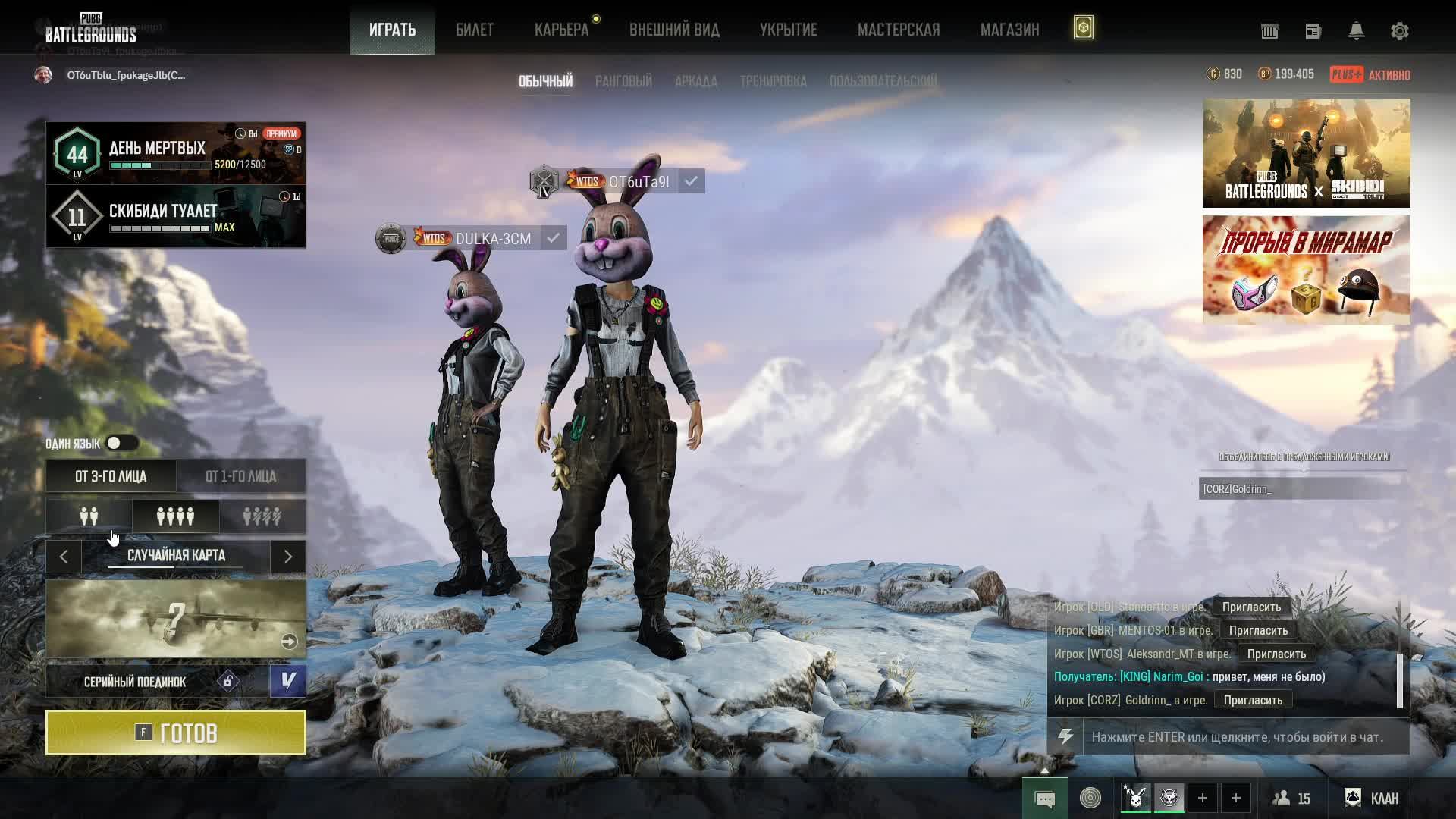
Task: Click the yellow ГОТОВ ready button
Action: [176, 733]
